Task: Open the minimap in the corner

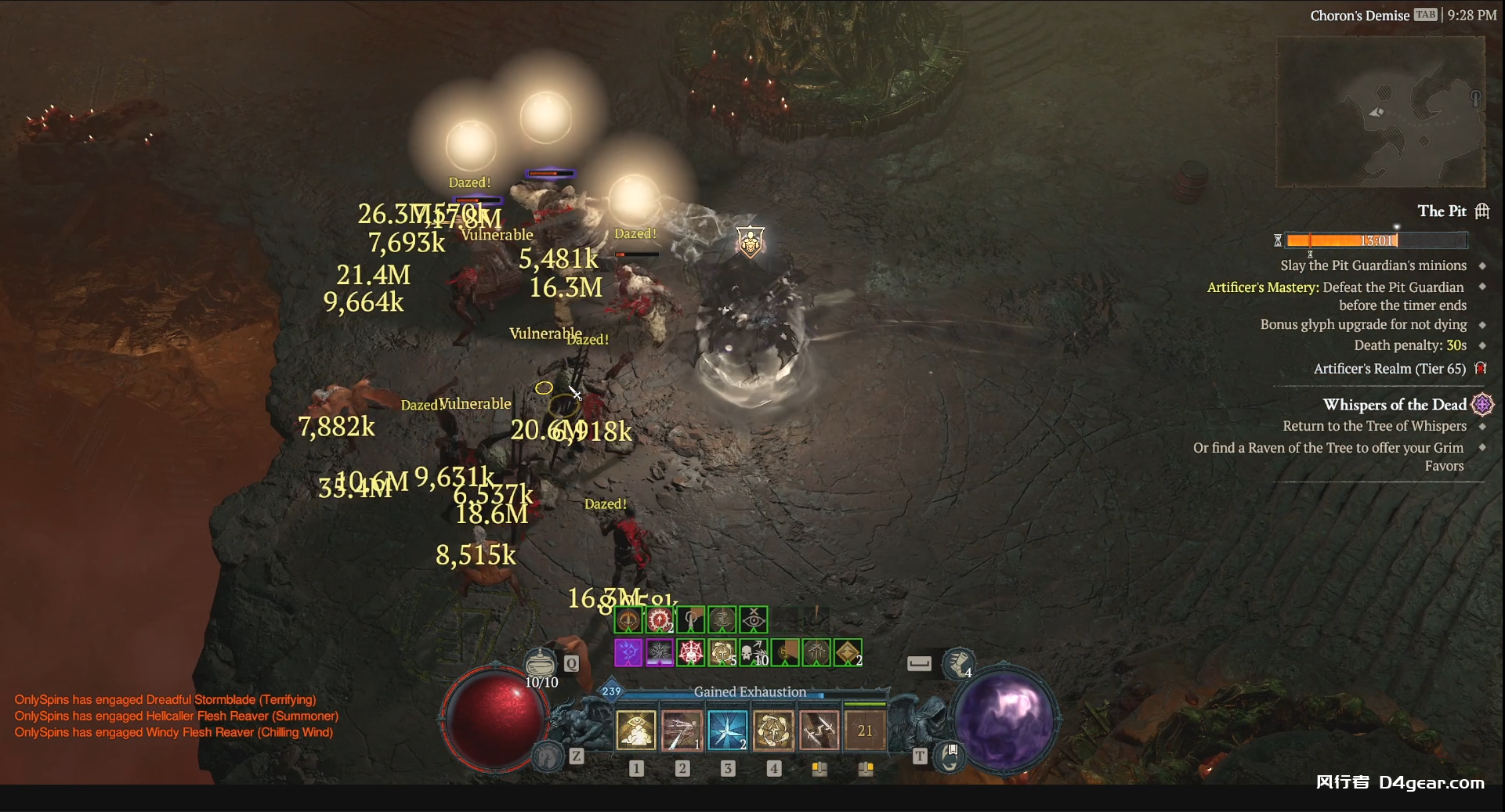Action: pyautogui.click(x=1380, y=111)
